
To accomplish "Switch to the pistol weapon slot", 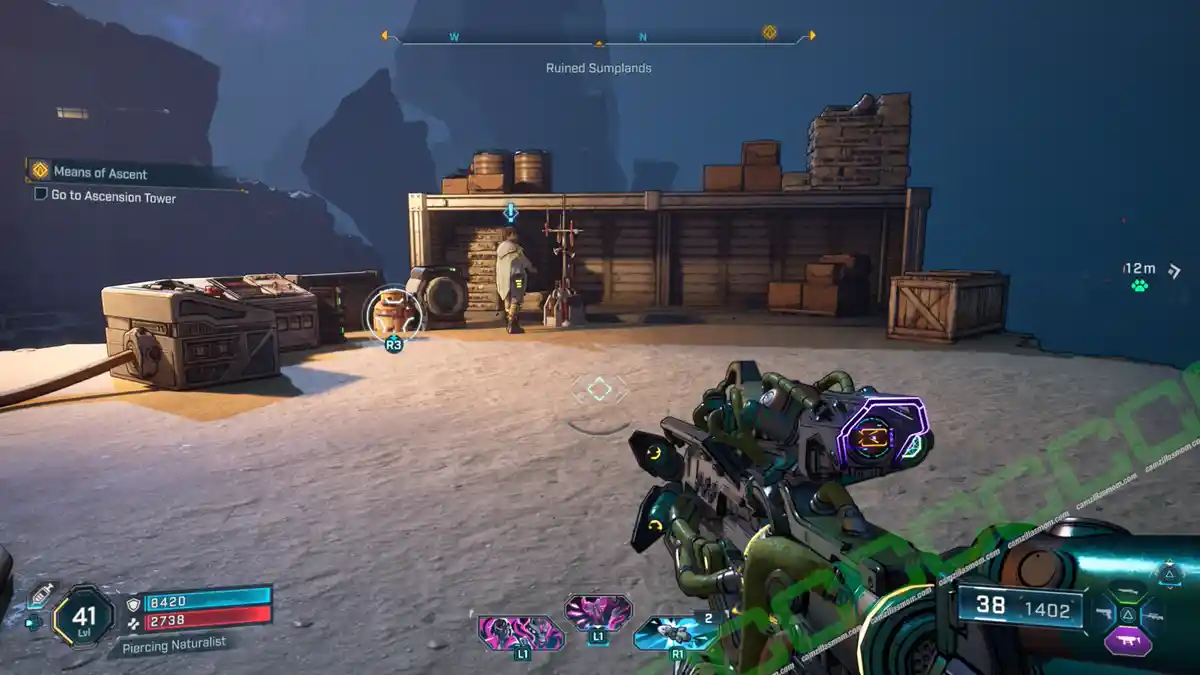I will click(x=1105, y=612).
